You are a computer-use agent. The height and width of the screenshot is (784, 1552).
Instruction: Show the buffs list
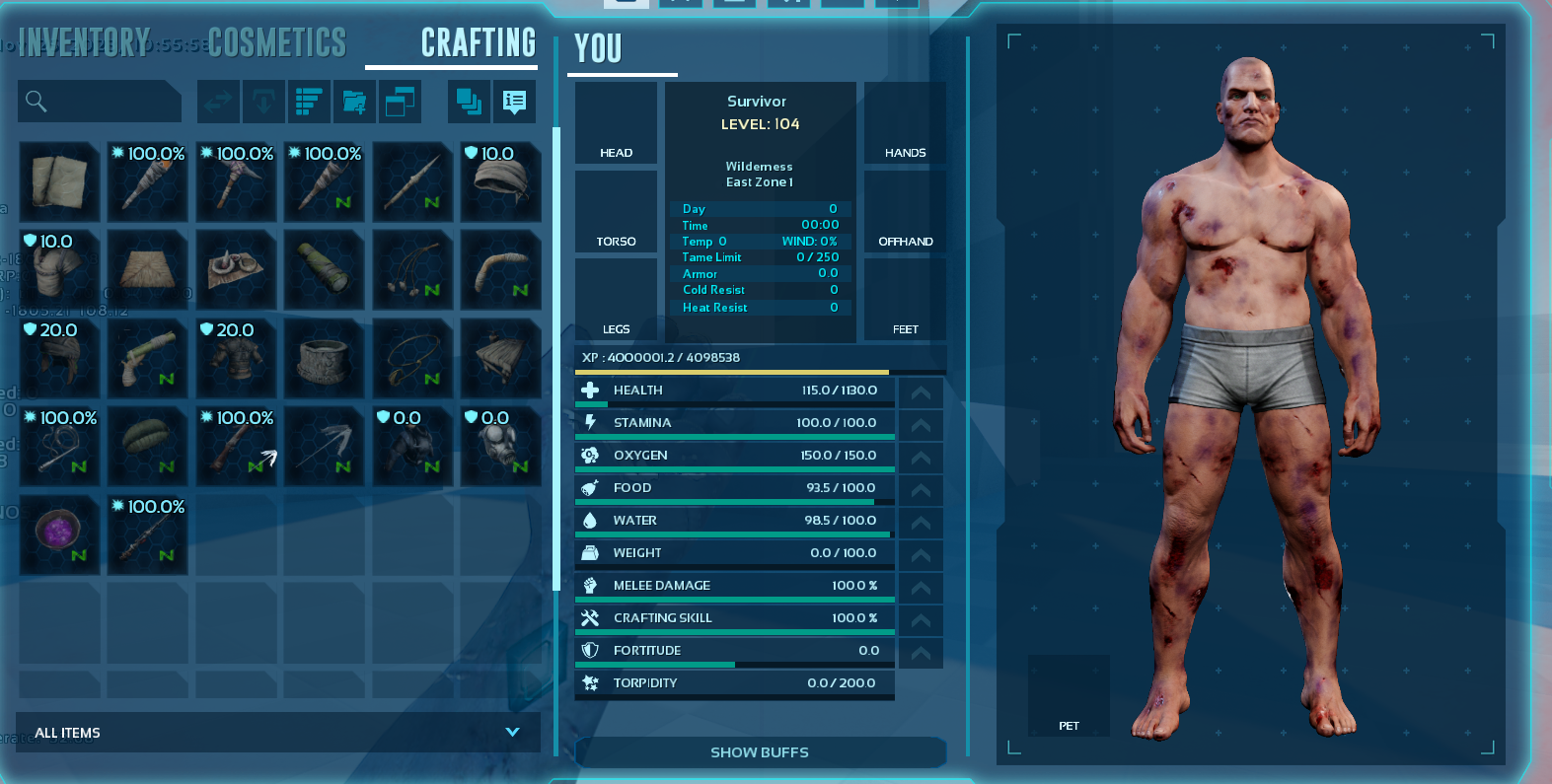coord(760,752)
